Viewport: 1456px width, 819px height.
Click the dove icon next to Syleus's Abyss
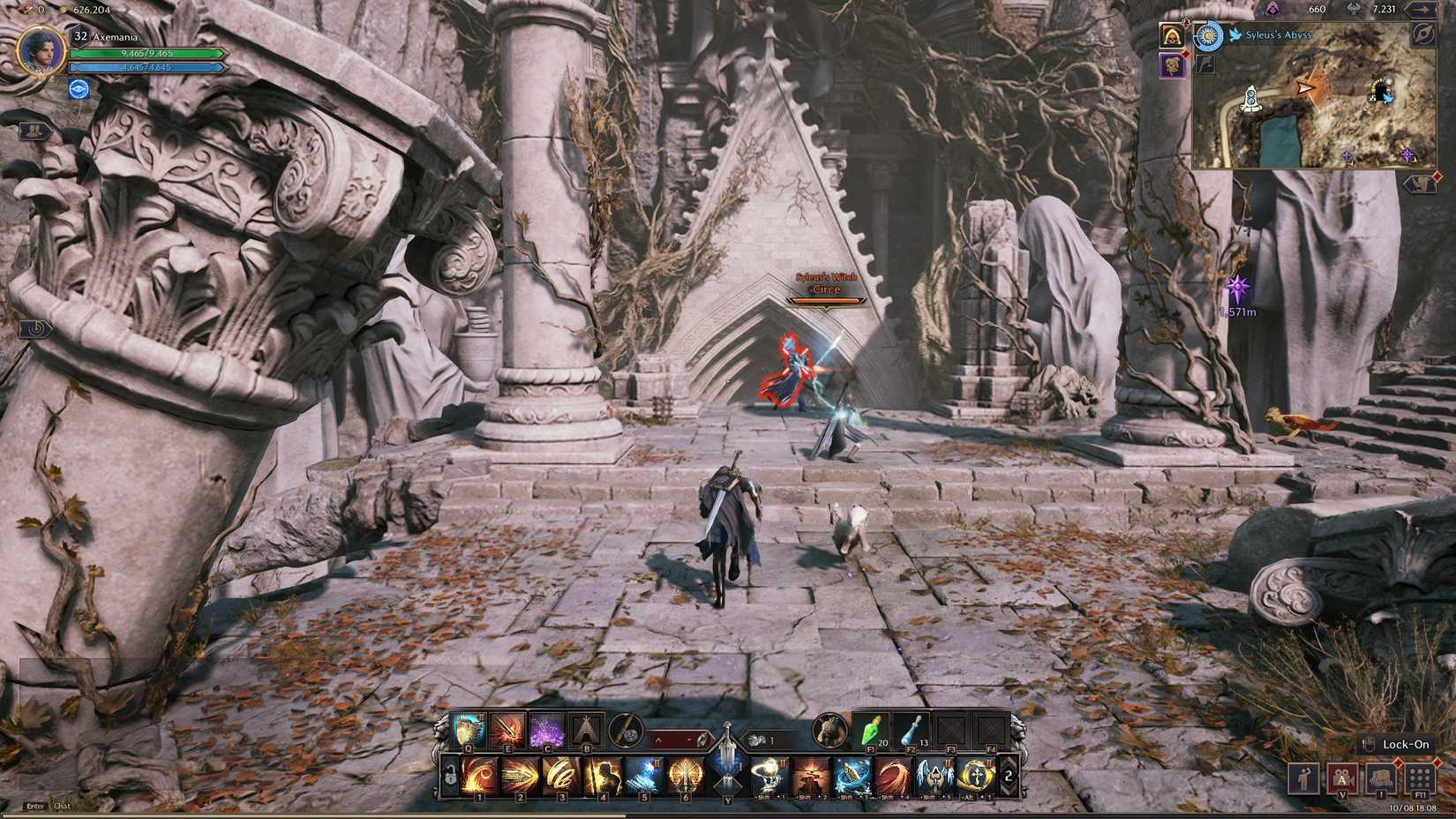[x=1235, y=35]
